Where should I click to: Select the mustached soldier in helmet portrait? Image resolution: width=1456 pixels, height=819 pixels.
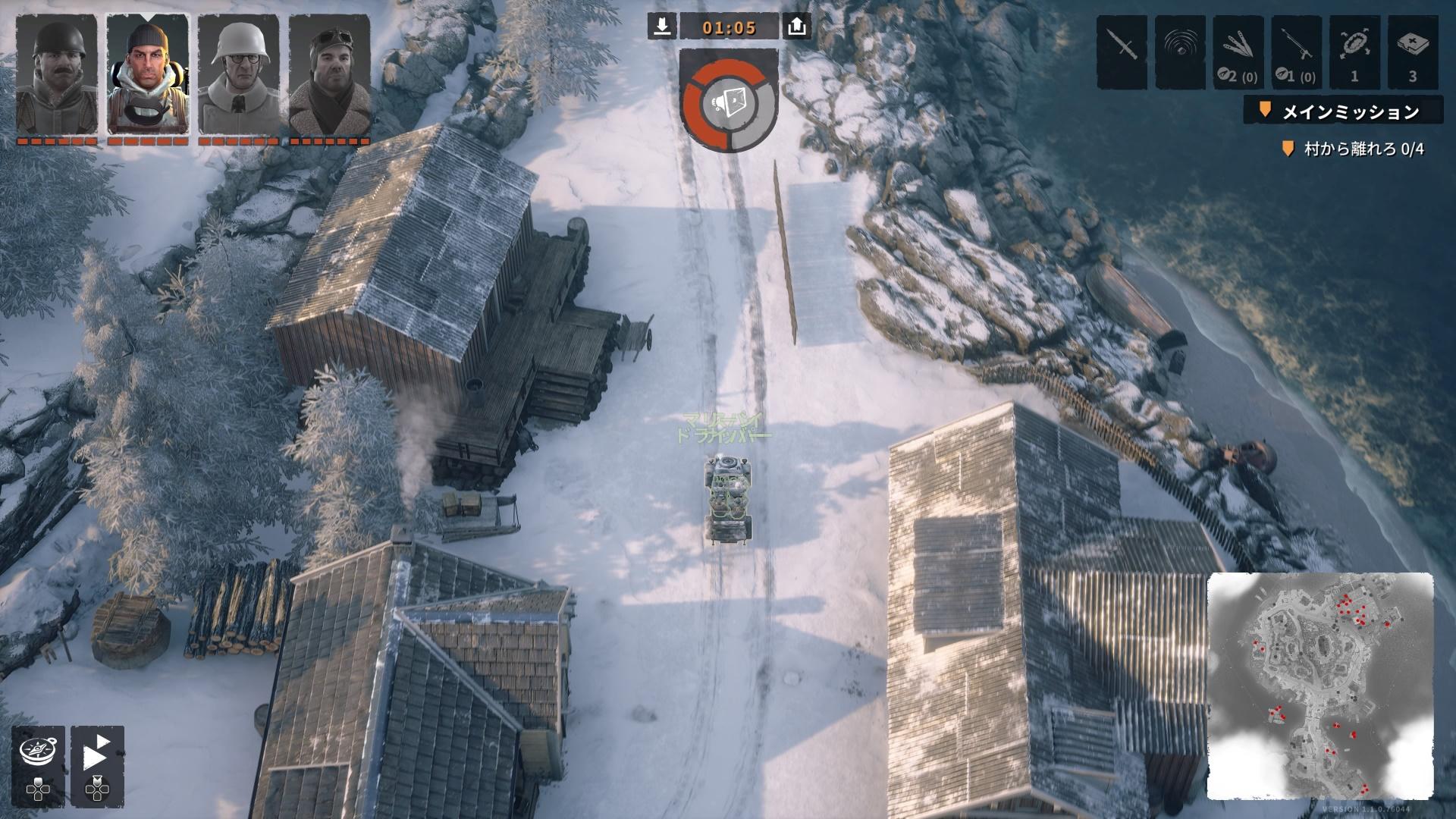click(57, 74)
